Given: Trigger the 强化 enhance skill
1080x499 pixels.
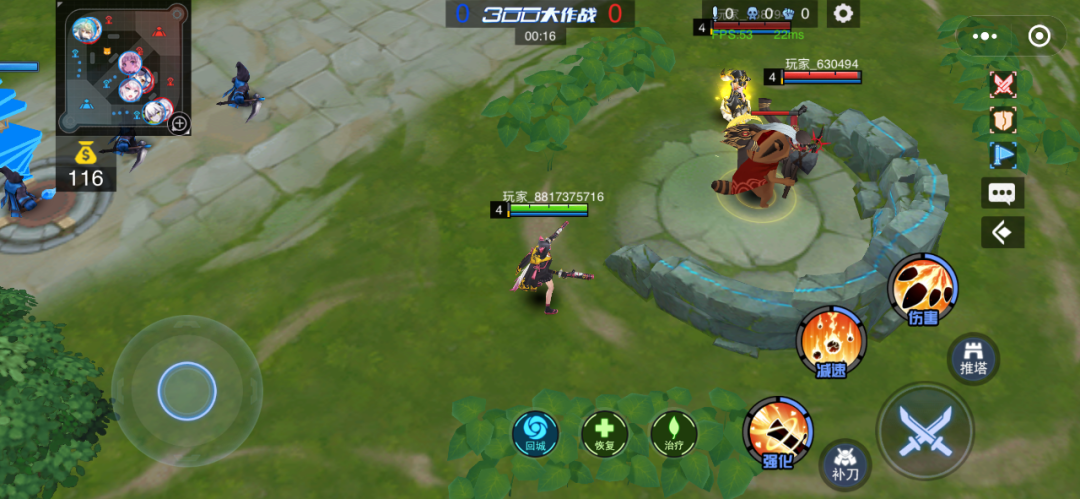Looking at the screenshot, I should click(778, 431).
